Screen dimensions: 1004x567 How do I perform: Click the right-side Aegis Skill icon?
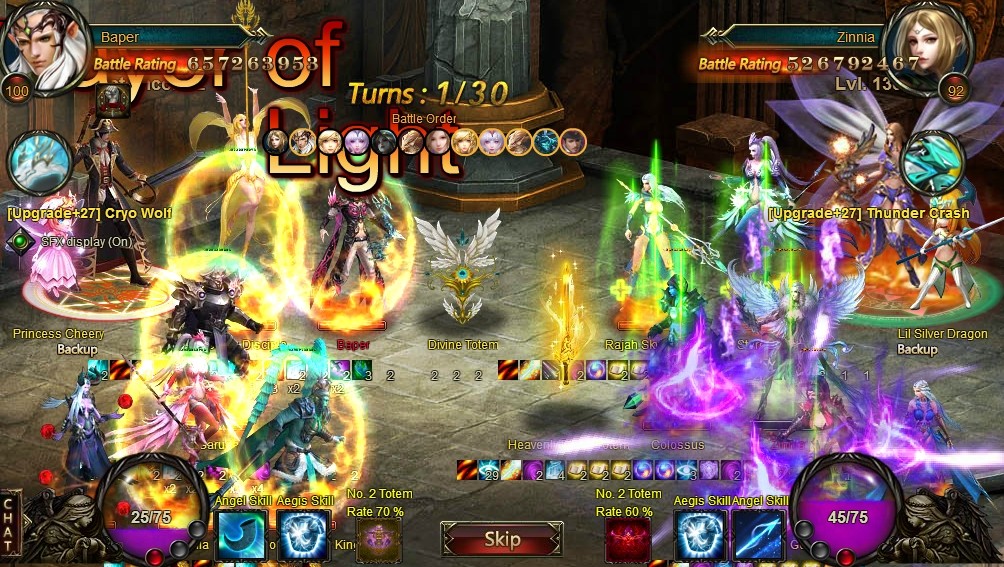click(699, 534)
